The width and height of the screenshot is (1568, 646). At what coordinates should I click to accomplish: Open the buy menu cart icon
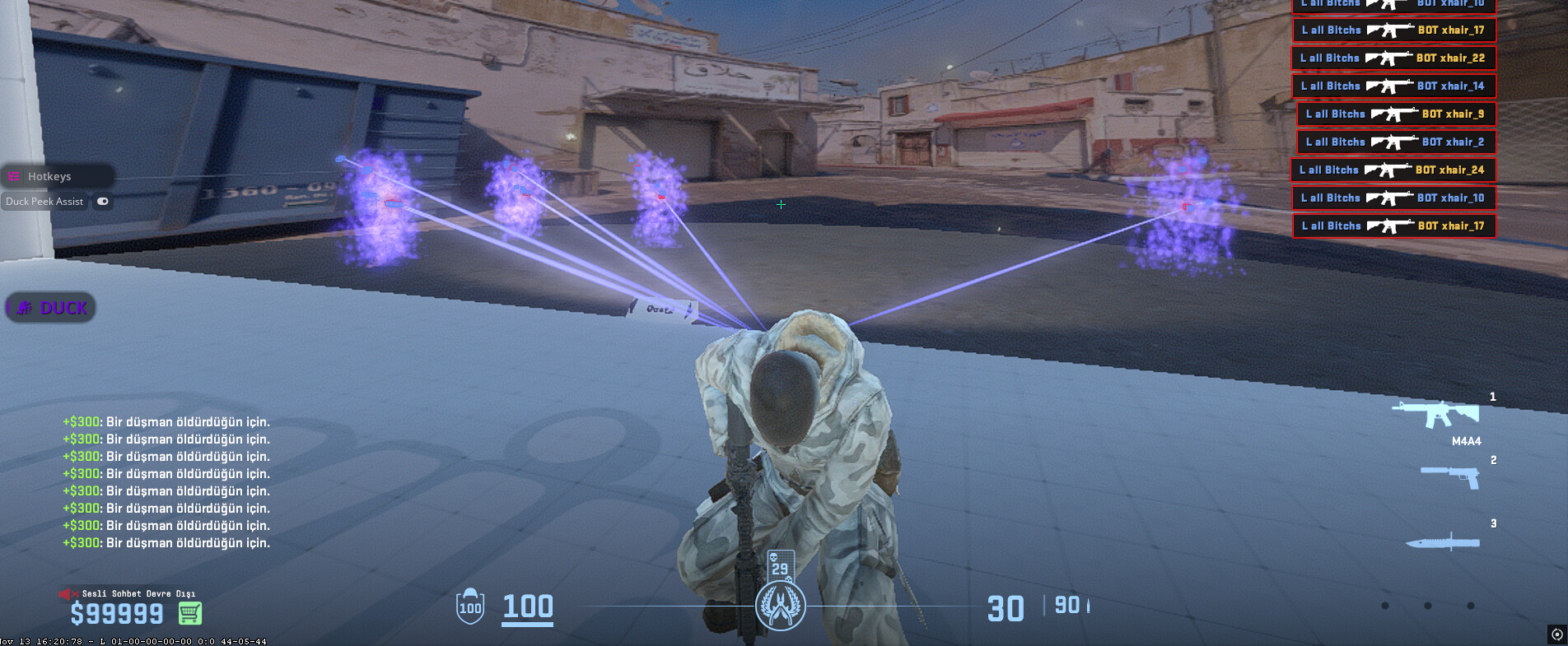[190, 613]
